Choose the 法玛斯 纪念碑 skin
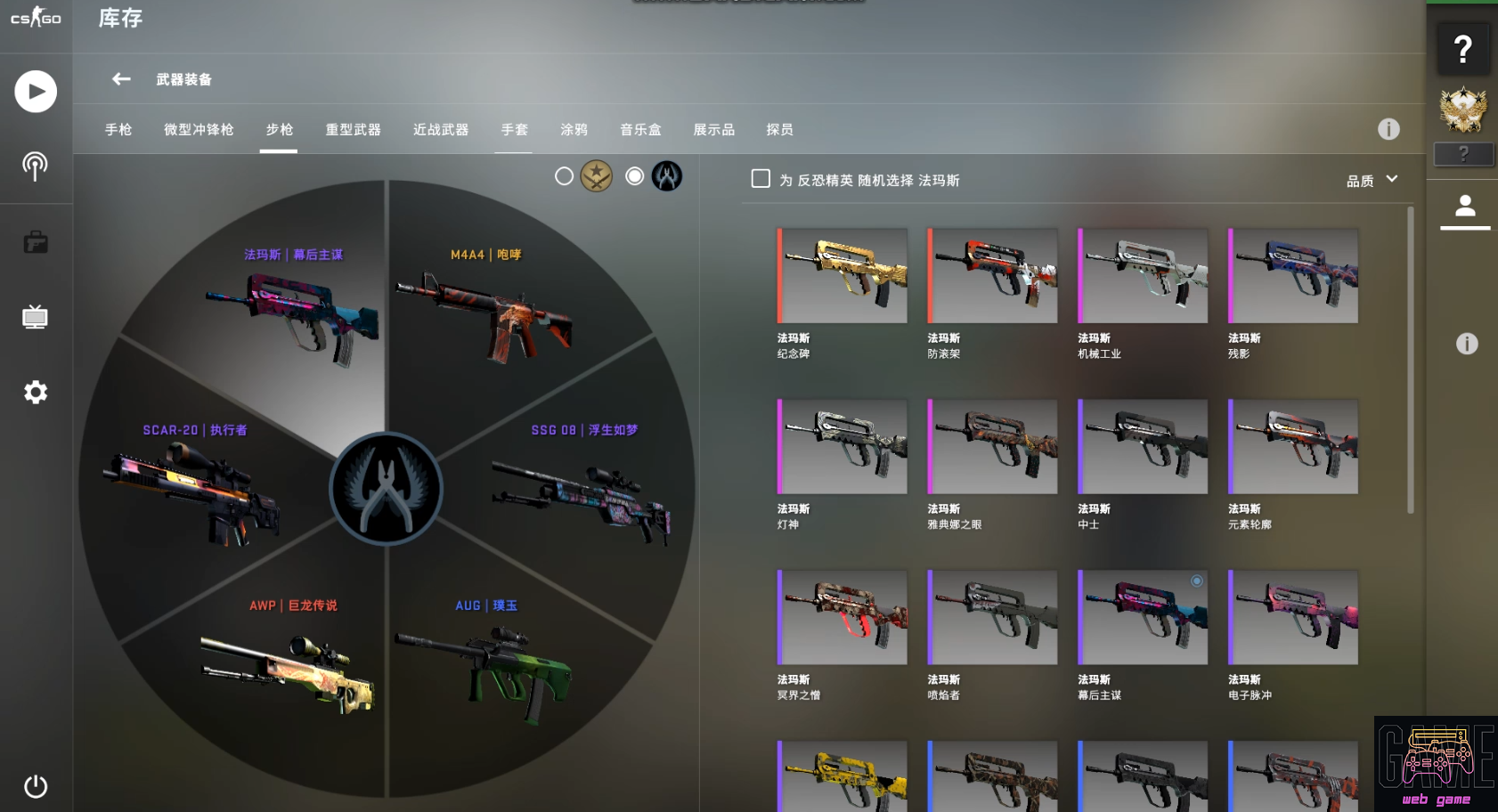Image resolution: width=1498 pixels, height=812 pixels. pyautogui.click(x=843, y=276)
